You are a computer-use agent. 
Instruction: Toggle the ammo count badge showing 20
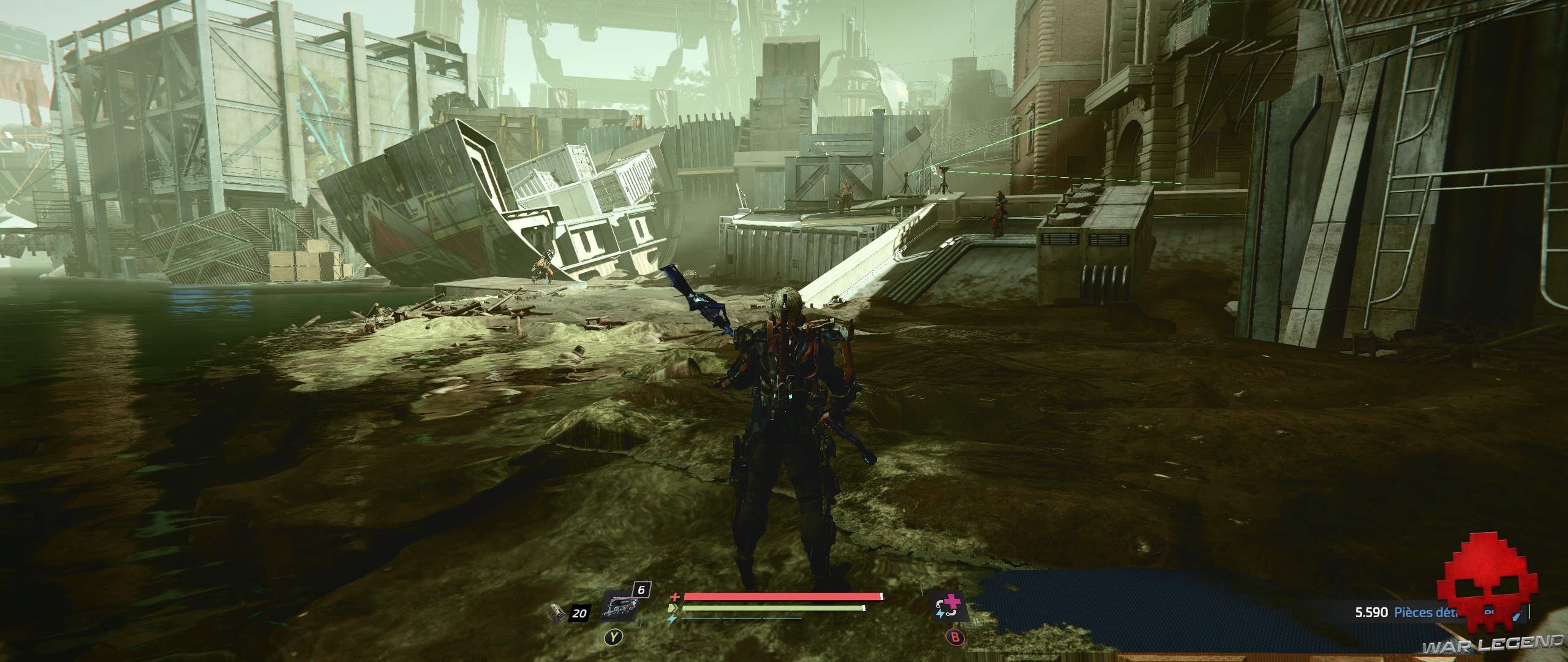579,612
